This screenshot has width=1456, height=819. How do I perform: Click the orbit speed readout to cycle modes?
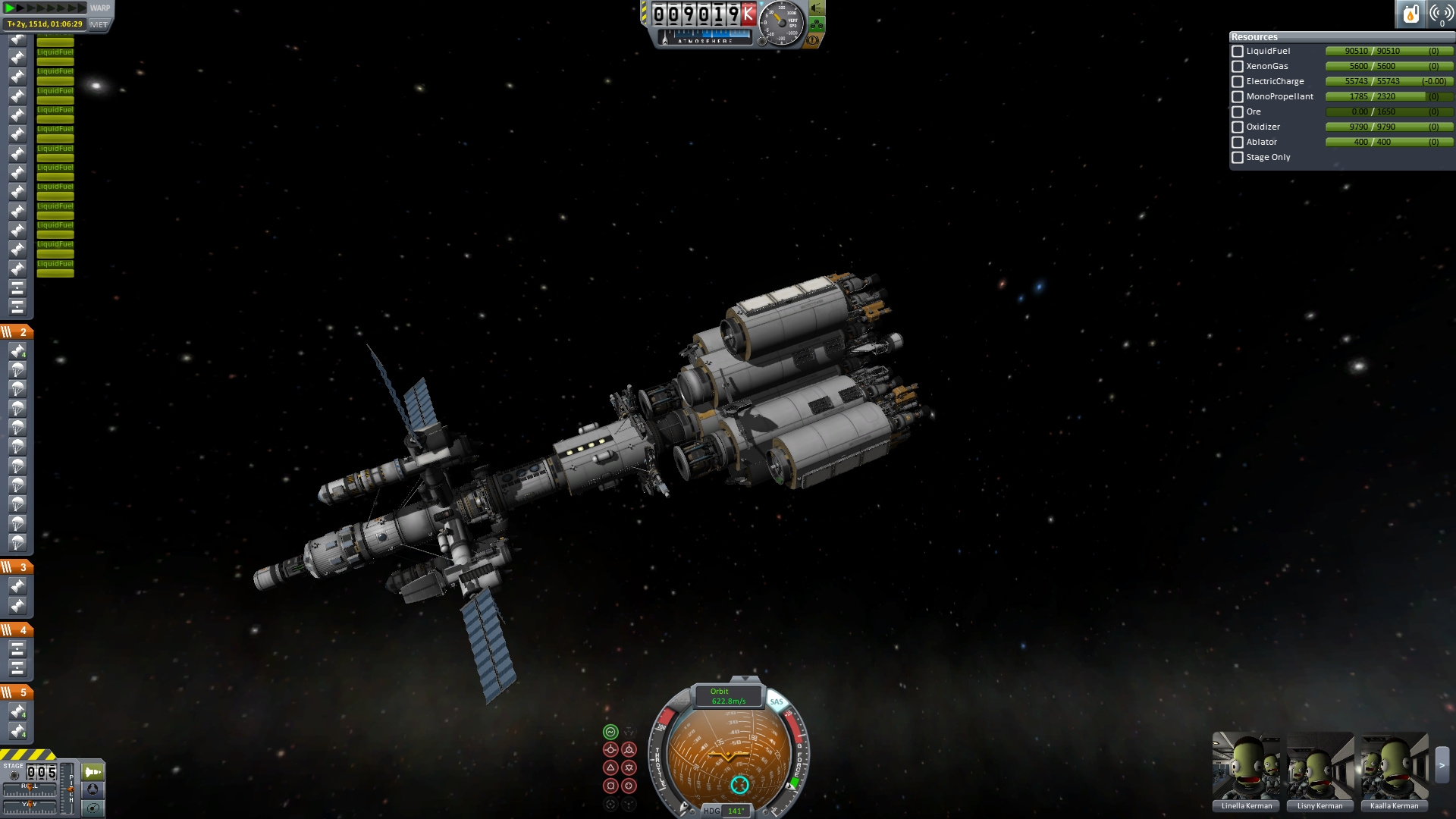tap(728, 696)
